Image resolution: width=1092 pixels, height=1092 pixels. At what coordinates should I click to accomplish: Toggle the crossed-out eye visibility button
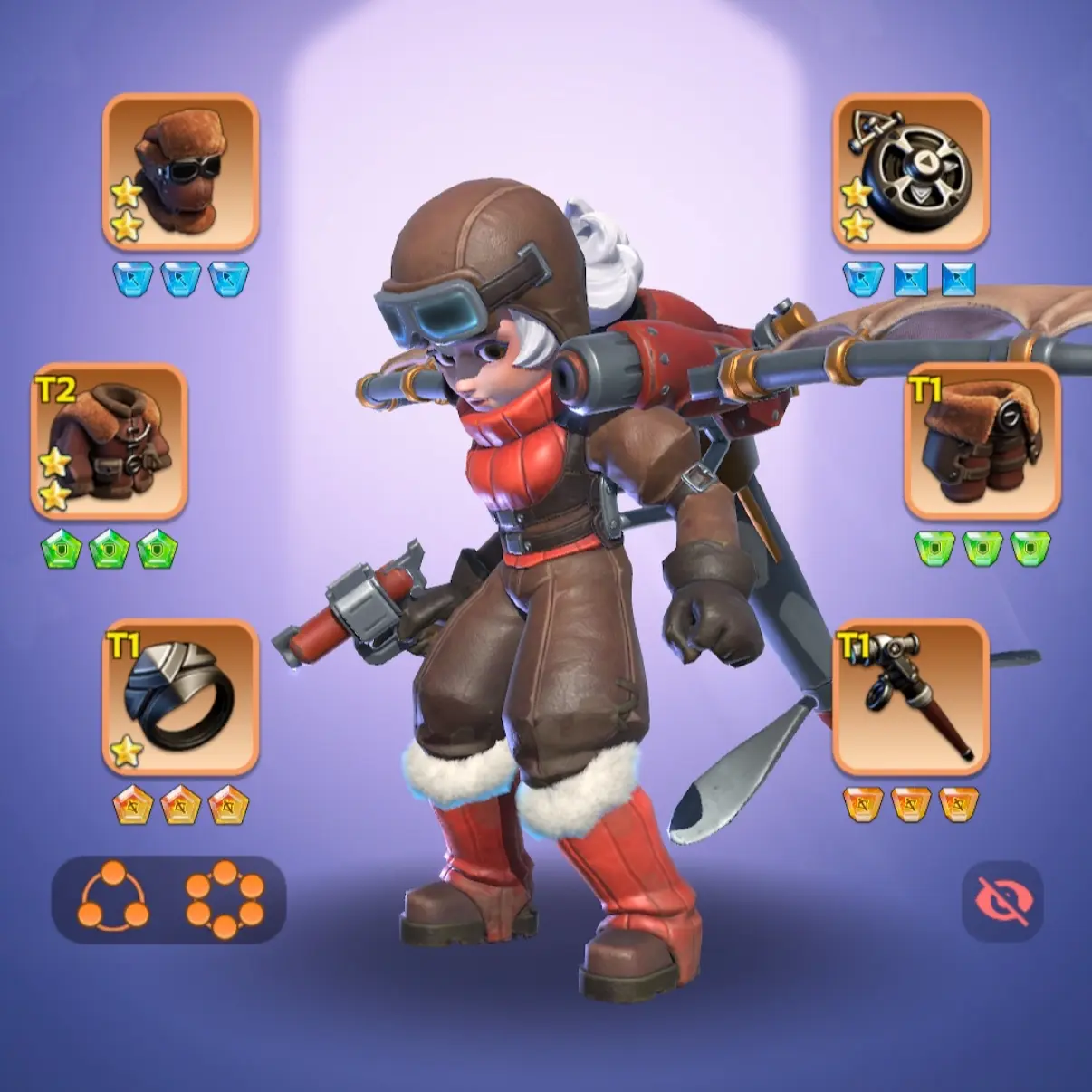1001,901
